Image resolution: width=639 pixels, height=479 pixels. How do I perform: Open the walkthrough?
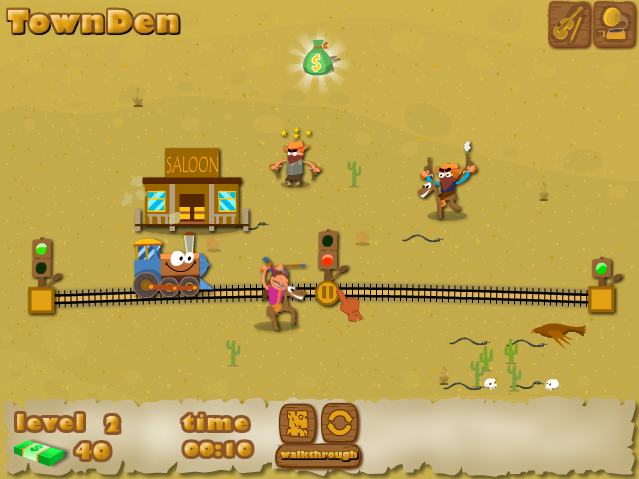[x=318, y=455]
